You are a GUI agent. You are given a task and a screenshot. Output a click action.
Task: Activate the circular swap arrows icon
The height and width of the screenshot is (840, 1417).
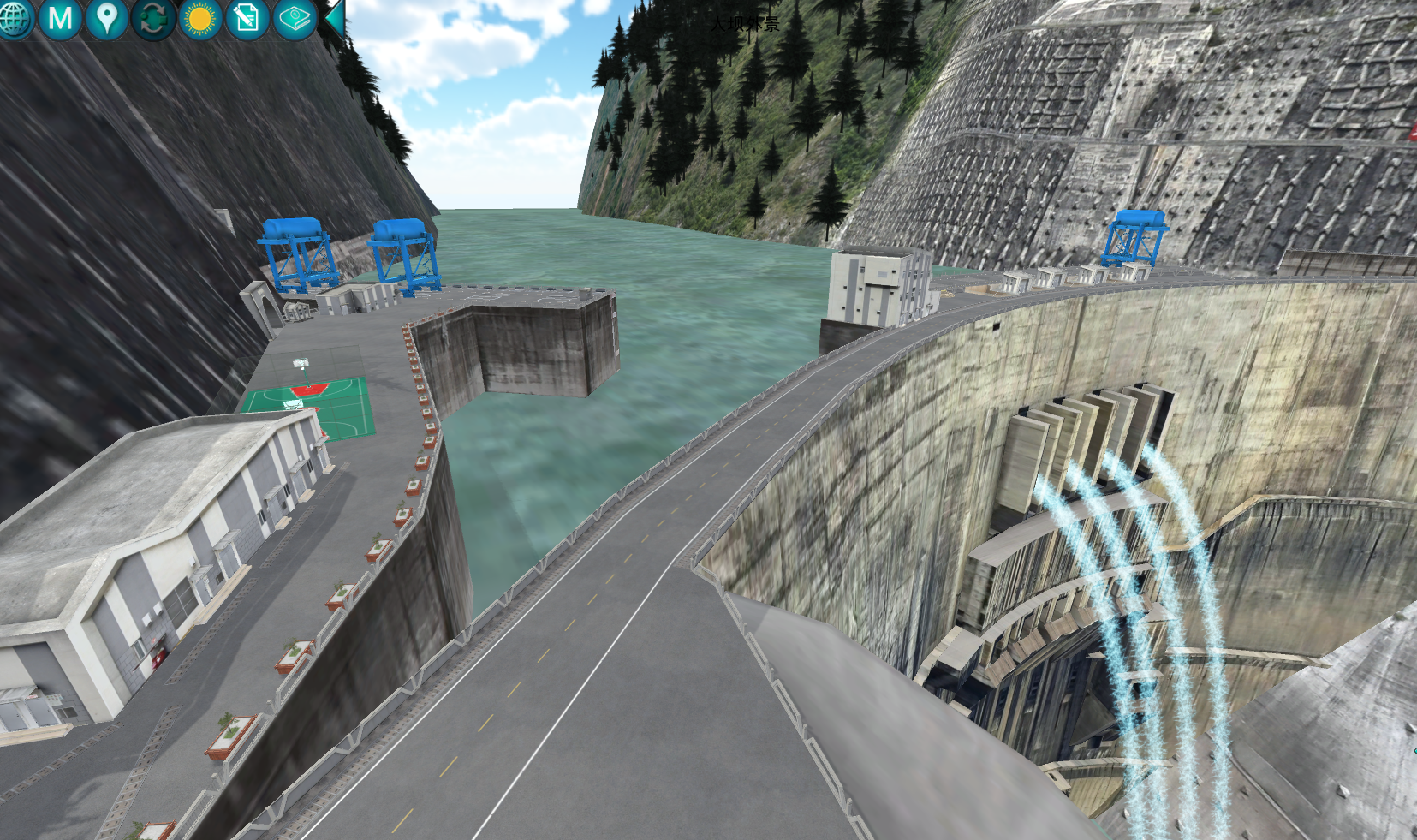(x=153, y=18)
